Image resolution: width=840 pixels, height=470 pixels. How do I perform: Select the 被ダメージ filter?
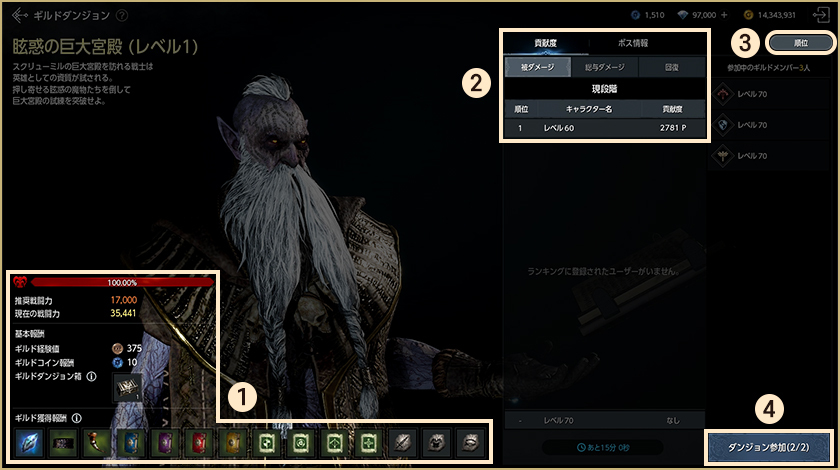point(538,67)
